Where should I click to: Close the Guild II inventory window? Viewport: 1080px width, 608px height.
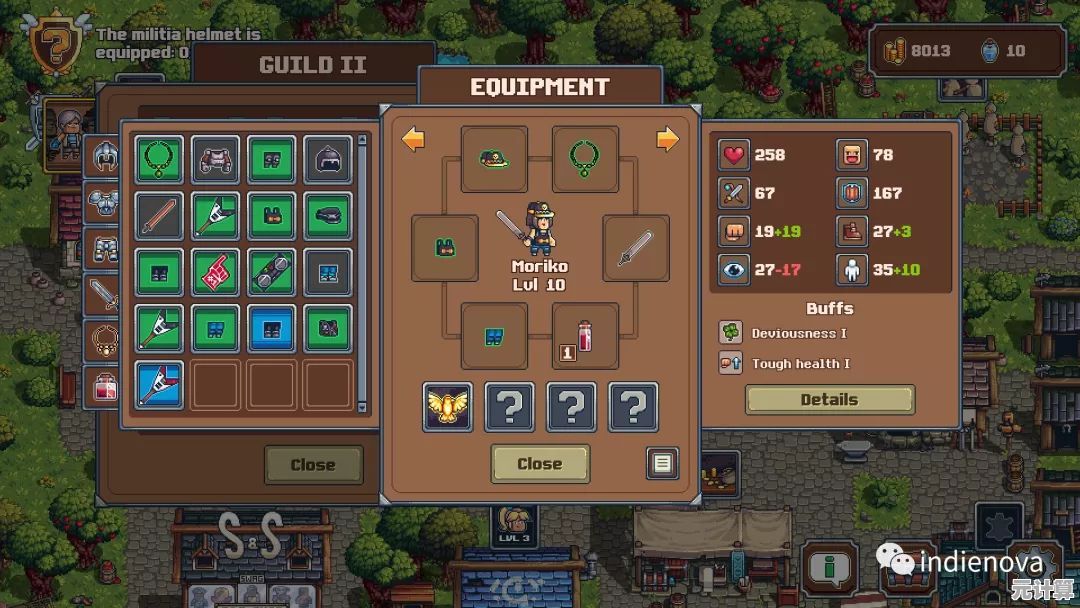tap(312, 465)
